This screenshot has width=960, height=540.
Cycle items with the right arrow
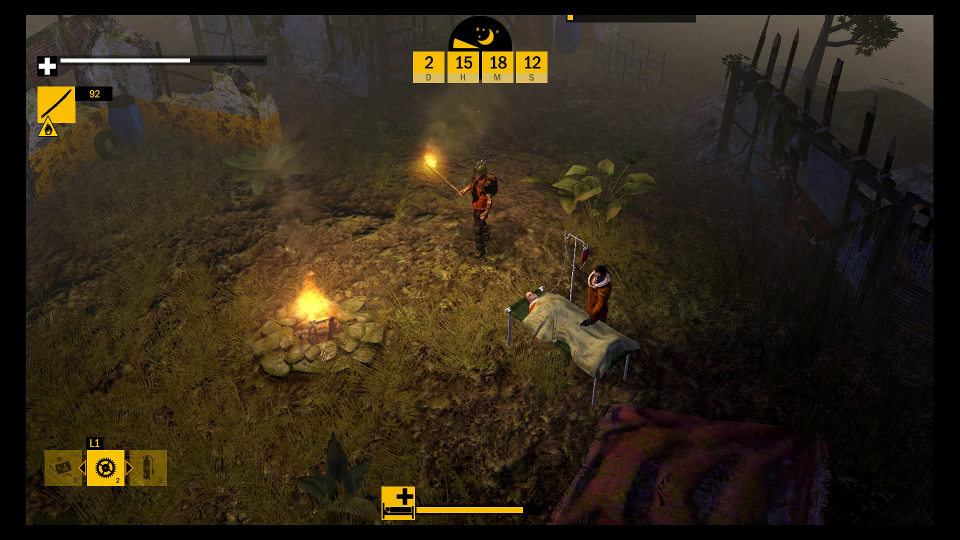(x=129, y=468)
